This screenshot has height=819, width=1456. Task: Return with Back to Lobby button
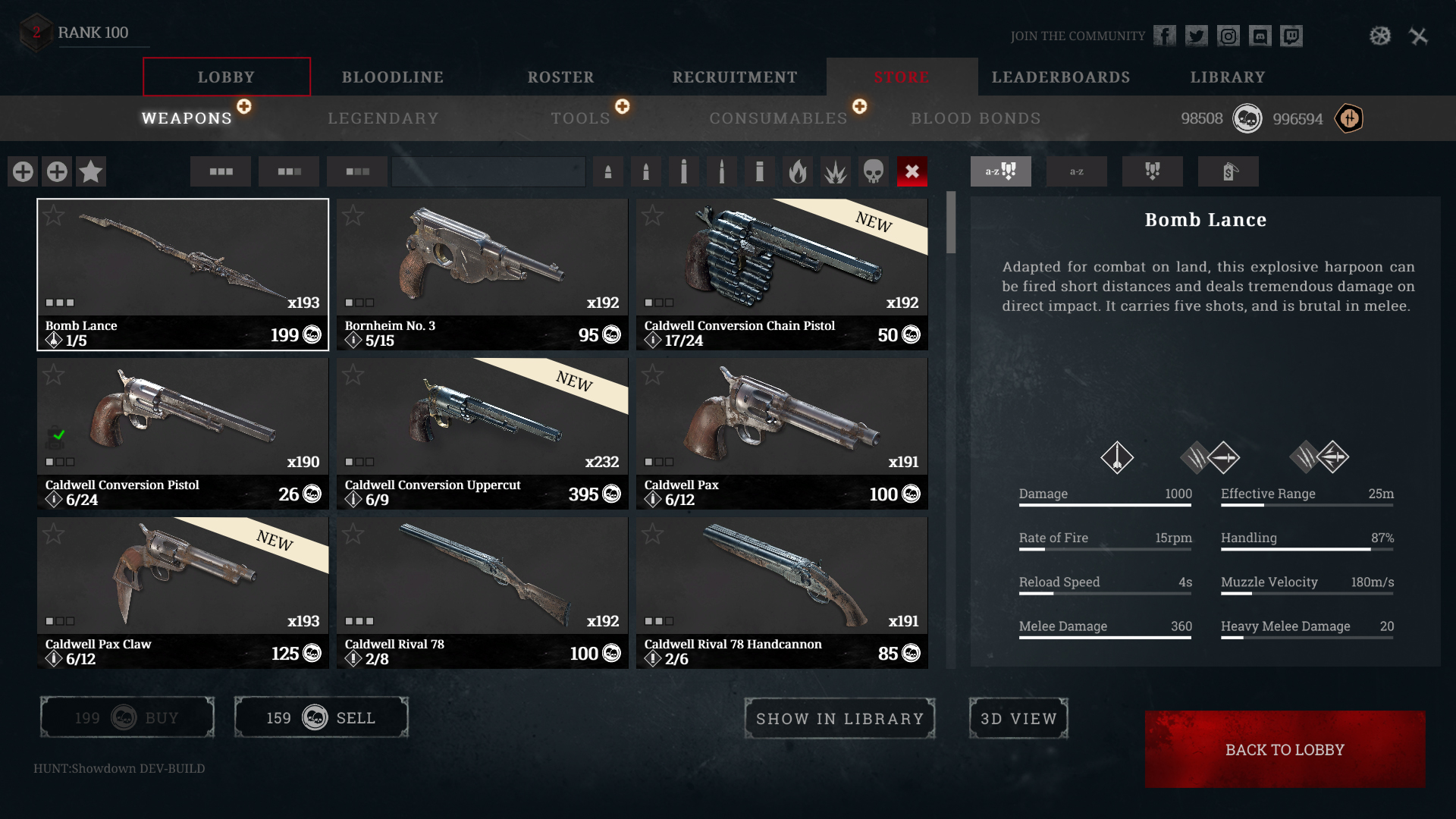coord(1285,749)
